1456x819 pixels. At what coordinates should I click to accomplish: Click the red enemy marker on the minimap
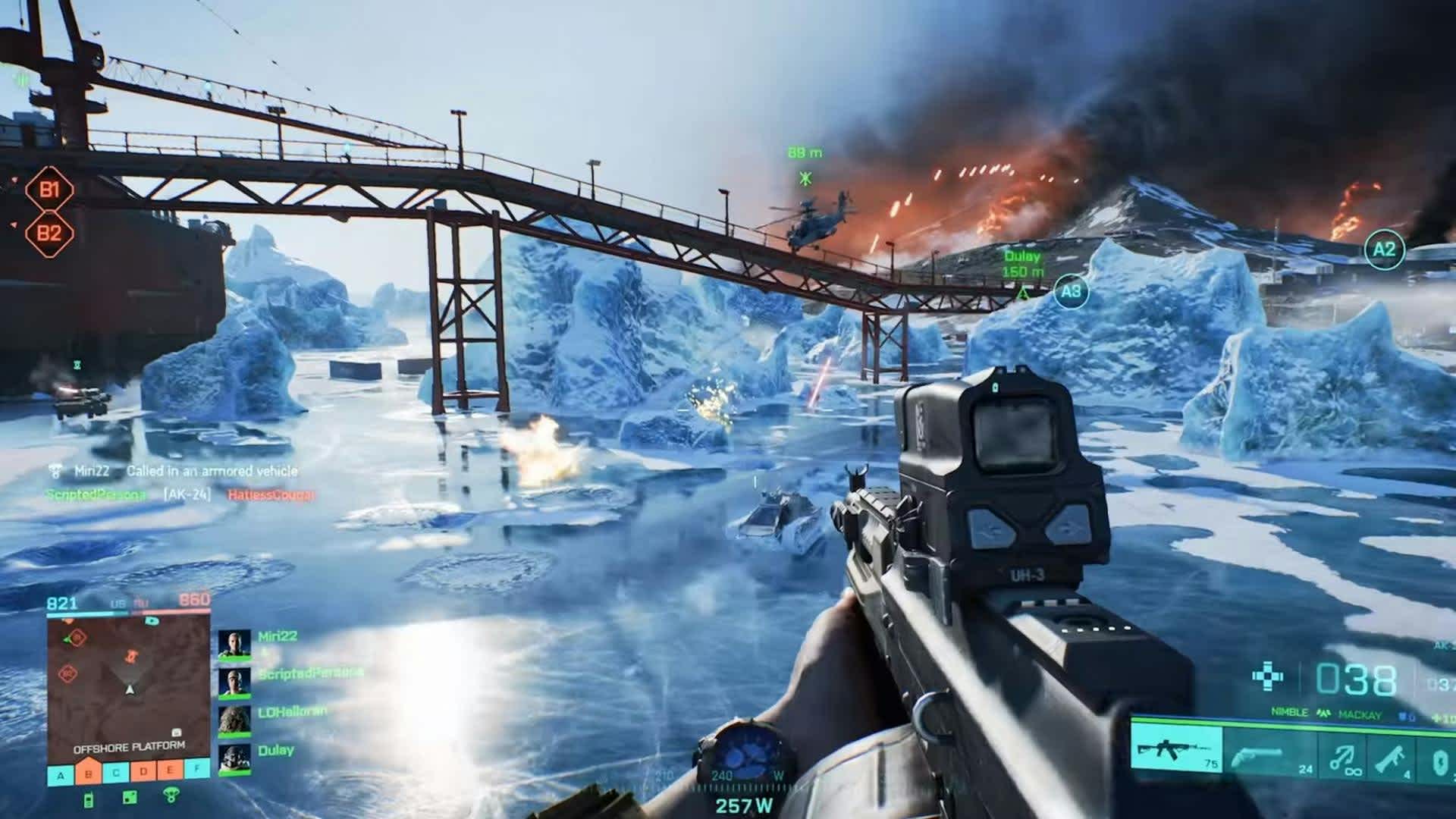[x=130, y=656]
